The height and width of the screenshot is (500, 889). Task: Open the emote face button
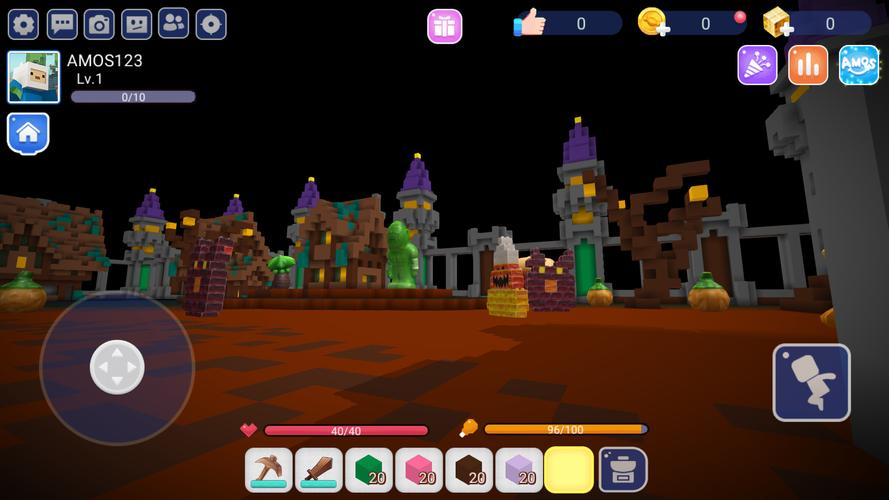pos(136,24)
